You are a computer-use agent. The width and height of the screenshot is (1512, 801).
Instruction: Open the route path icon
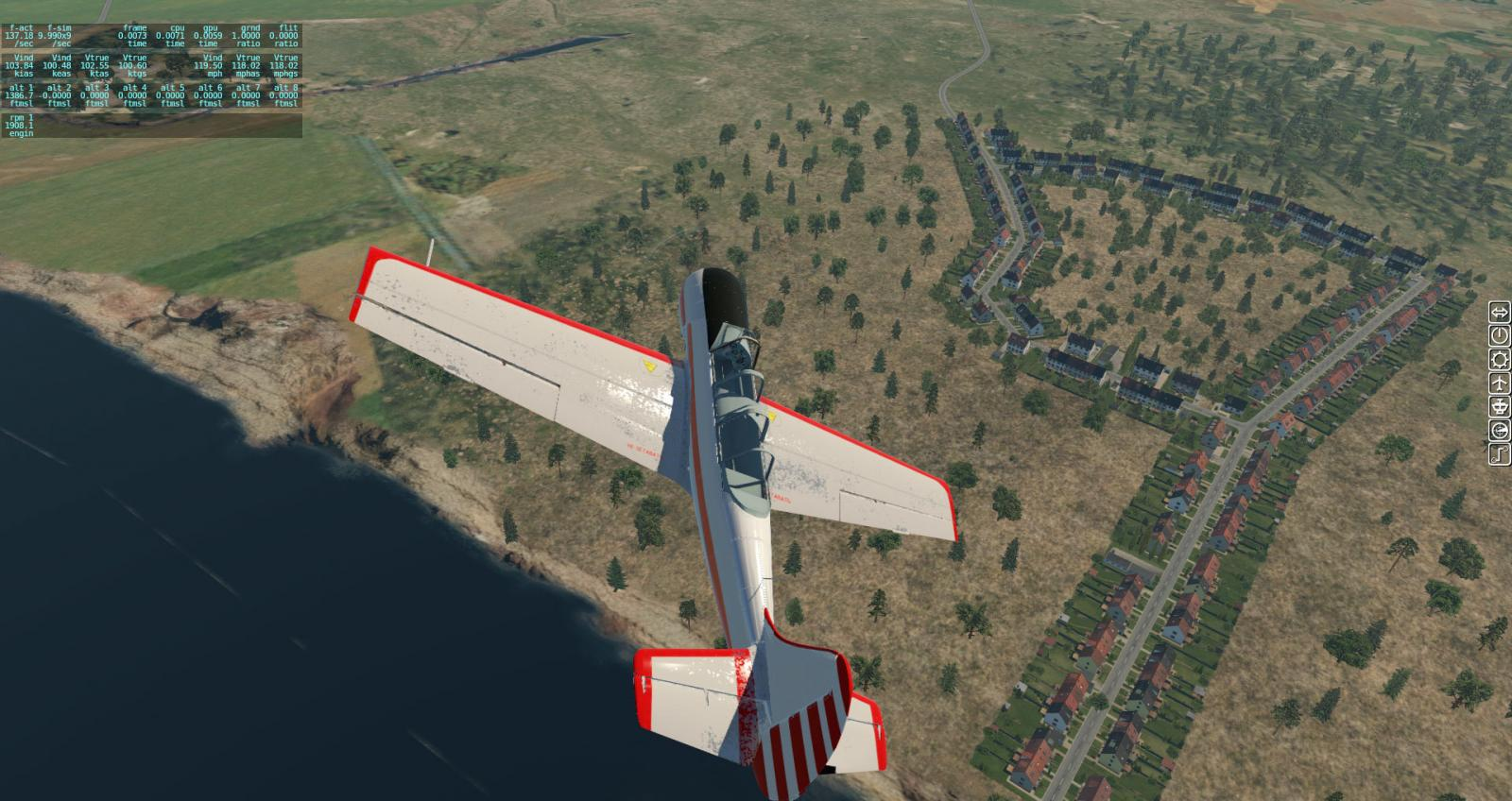click(x=1500, y=454)
